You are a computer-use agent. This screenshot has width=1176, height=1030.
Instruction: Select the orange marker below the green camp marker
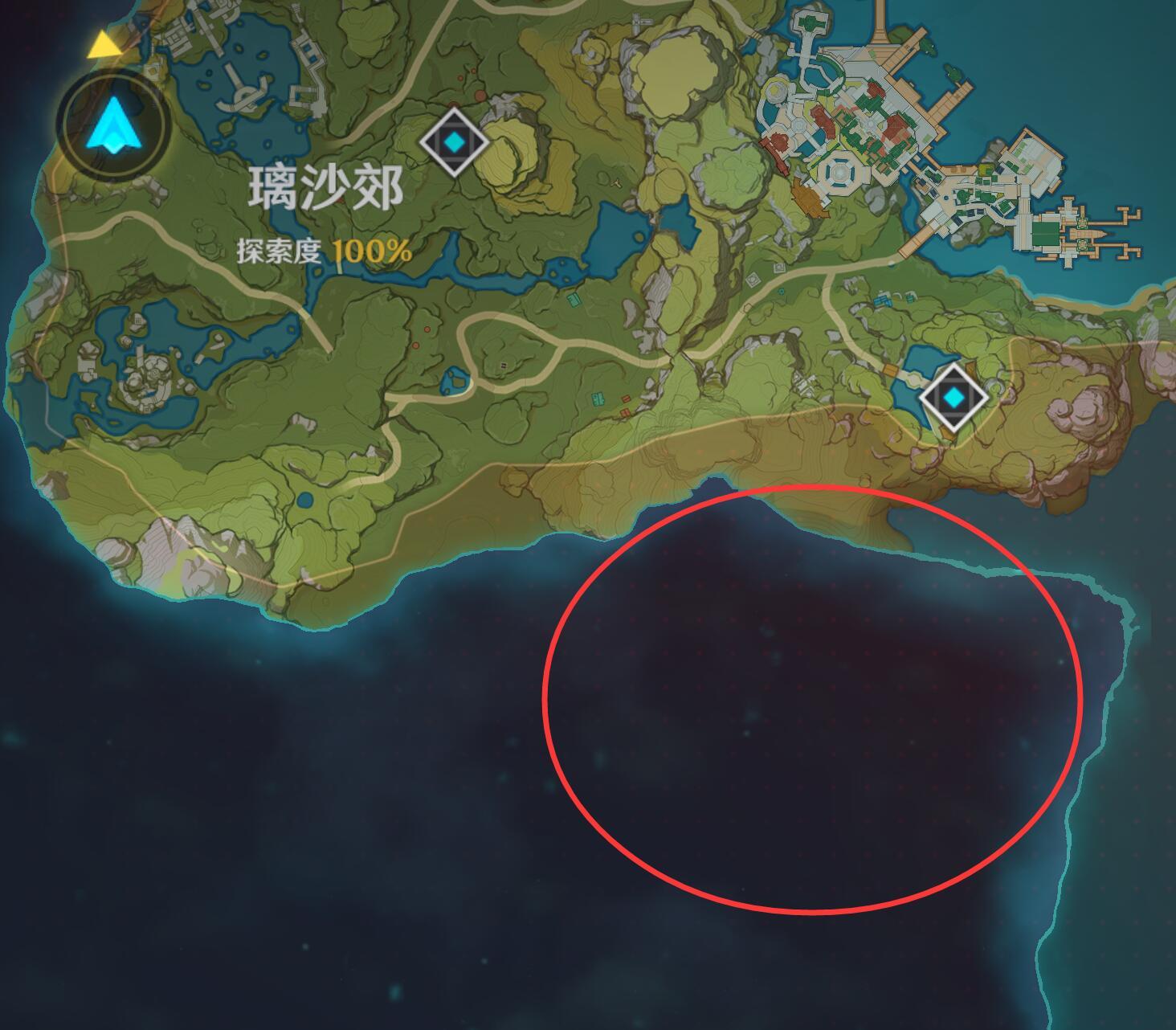(625, 412)
